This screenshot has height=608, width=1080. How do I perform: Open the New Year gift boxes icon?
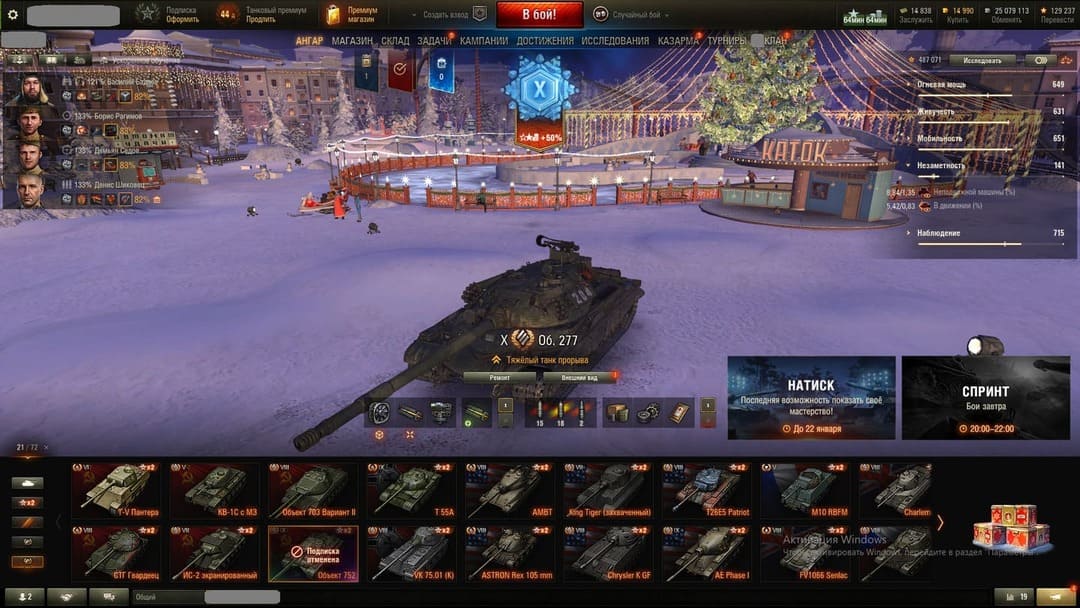point(1011,526)
